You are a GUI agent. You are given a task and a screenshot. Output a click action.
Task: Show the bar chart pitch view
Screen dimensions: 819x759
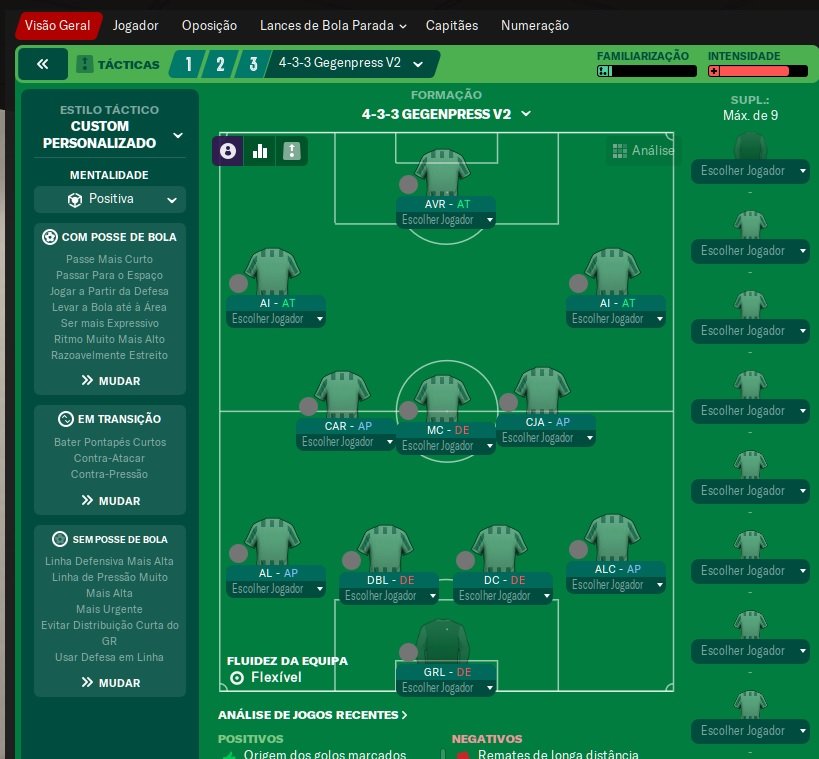point(260,151)
